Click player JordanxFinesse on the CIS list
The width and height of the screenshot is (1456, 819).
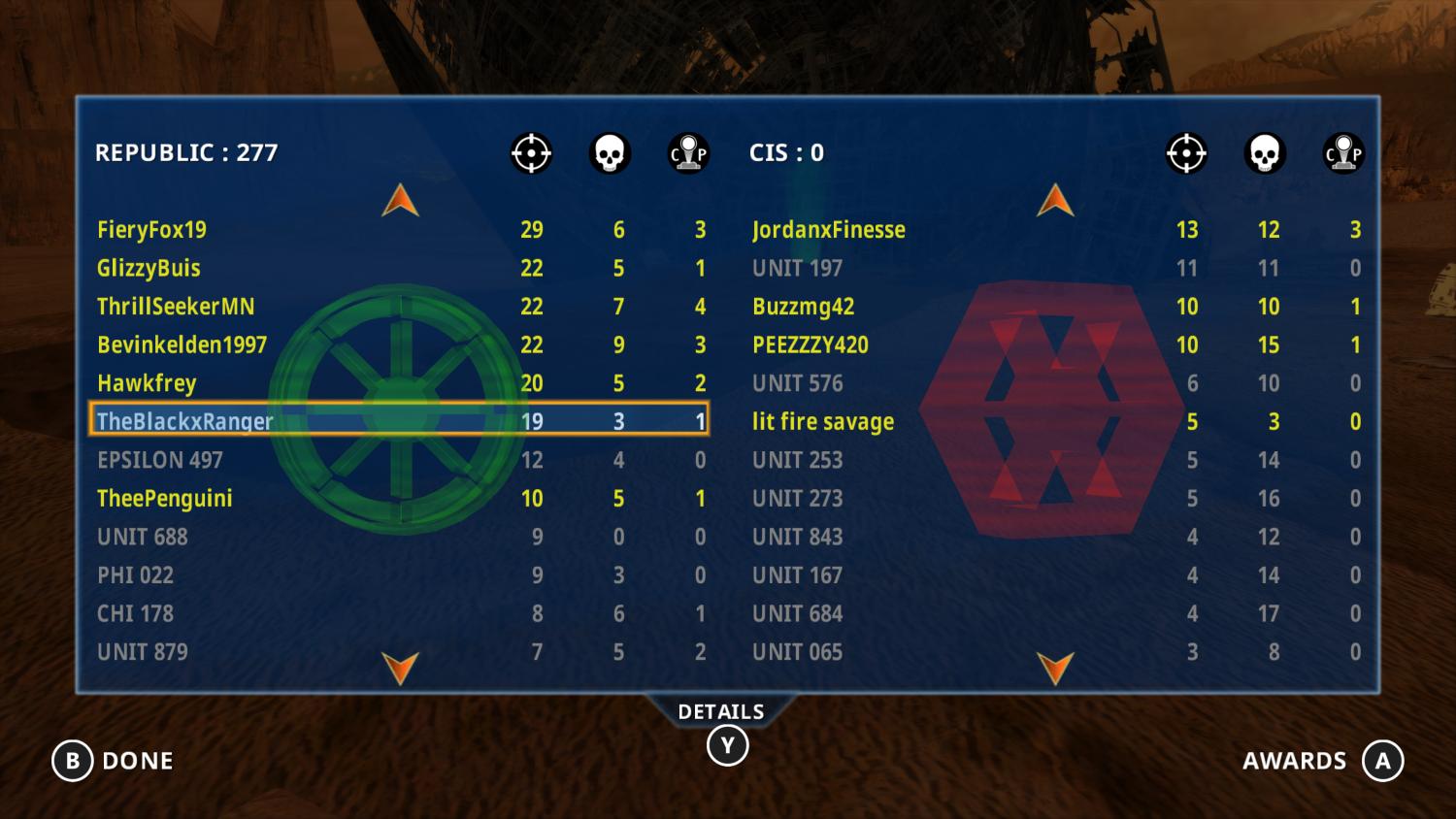pos(830,230)
